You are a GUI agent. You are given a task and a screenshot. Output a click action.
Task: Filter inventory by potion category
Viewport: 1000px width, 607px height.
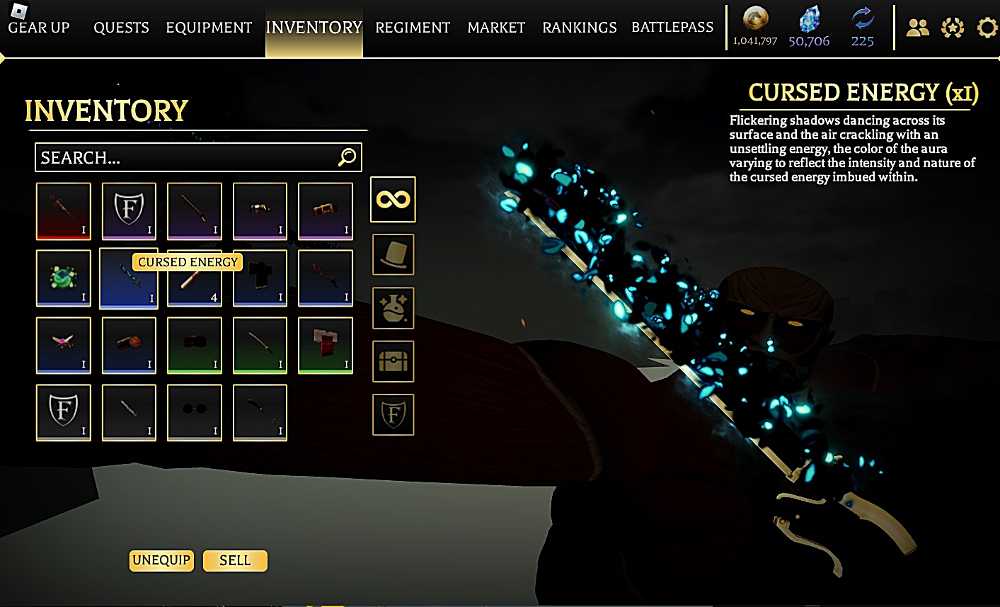point(393,308)
